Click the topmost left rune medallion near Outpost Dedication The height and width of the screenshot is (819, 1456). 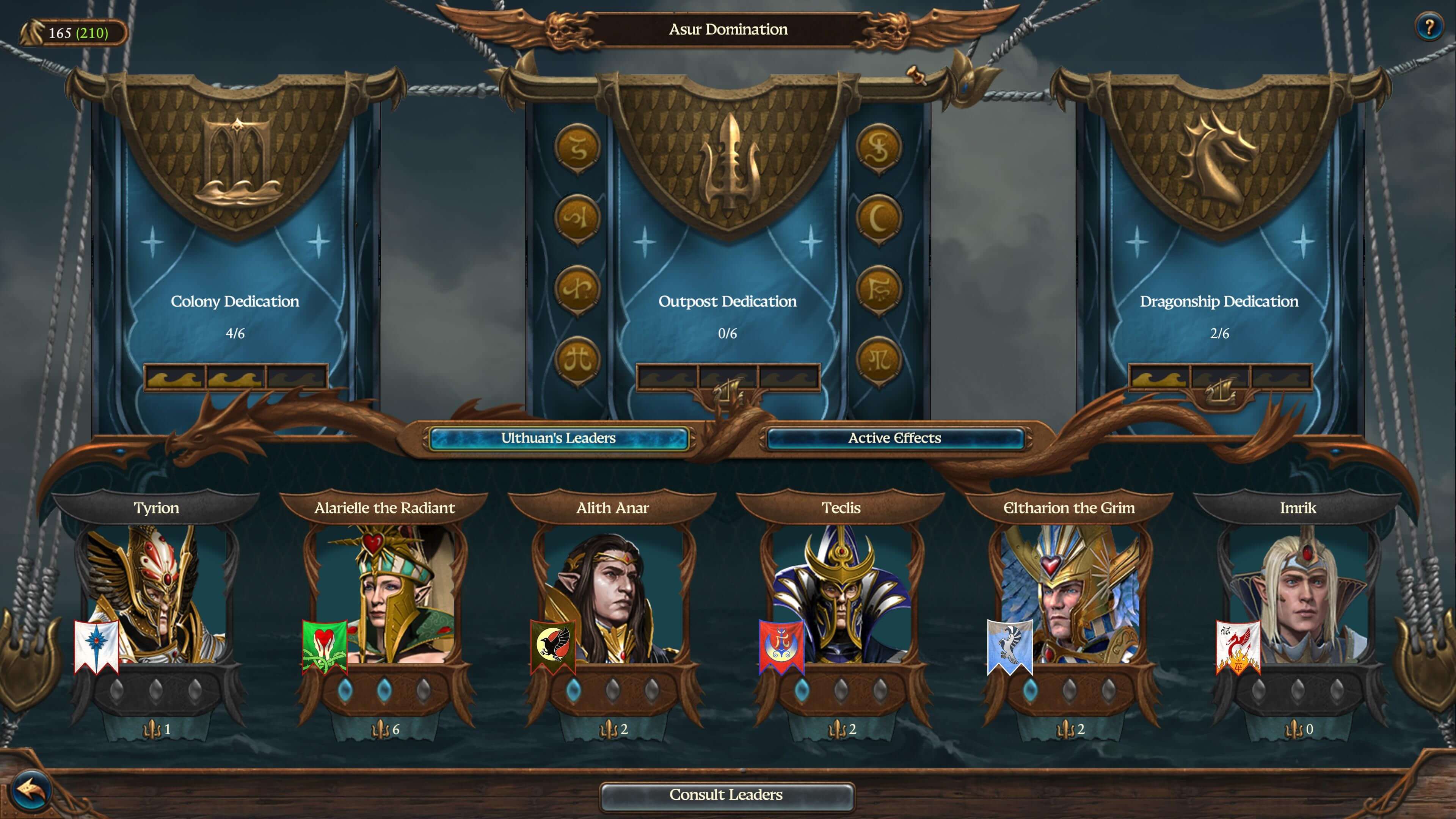pos(578,147)
